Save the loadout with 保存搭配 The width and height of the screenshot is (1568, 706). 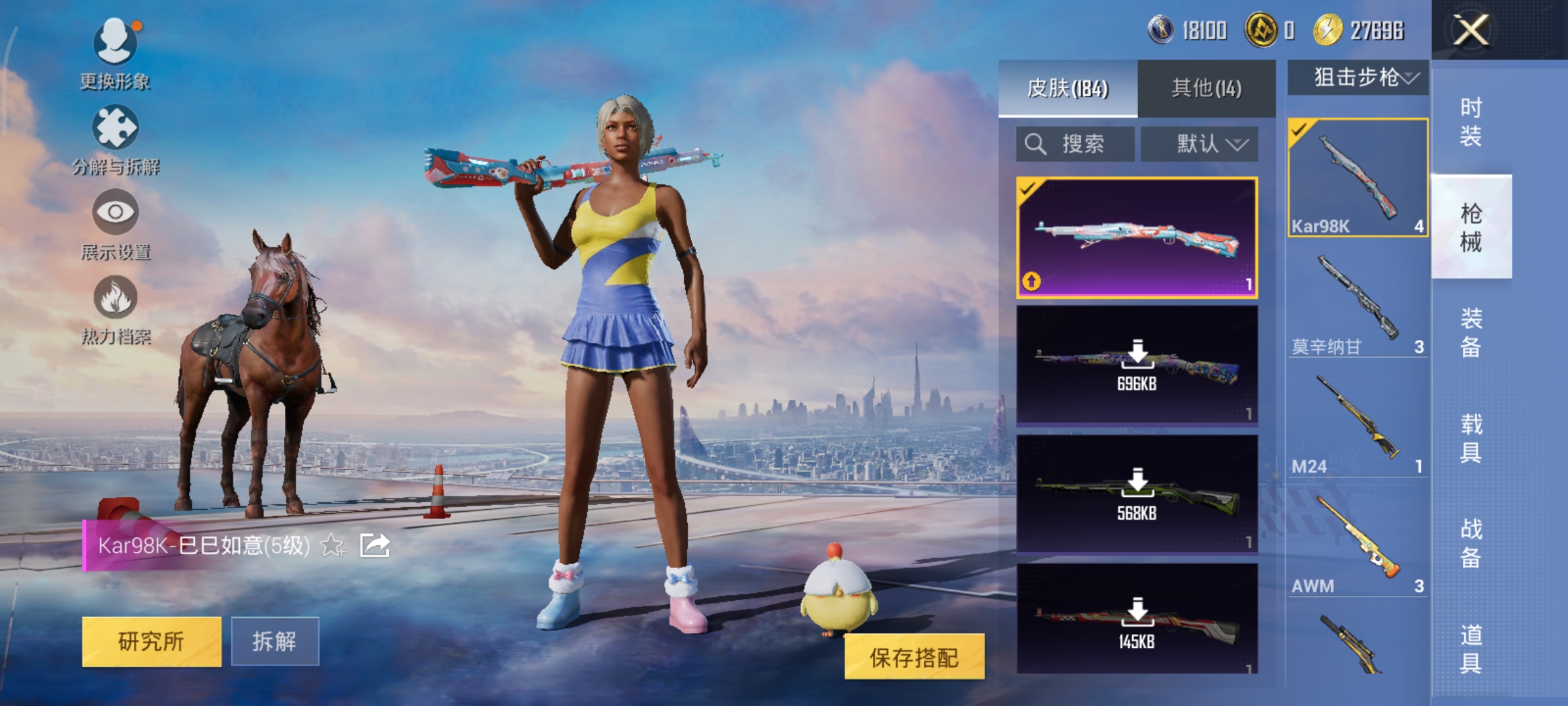click(914, 657)
